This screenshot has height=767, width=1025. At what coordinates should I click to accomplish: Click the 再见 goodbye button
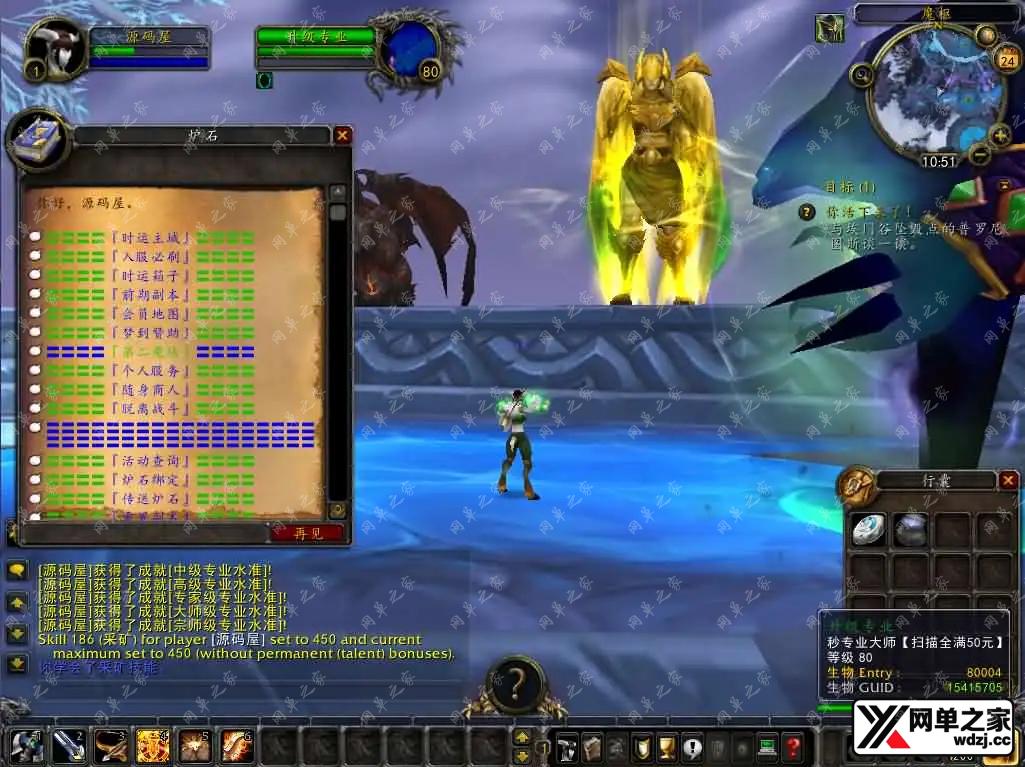(x=307, y=533)
